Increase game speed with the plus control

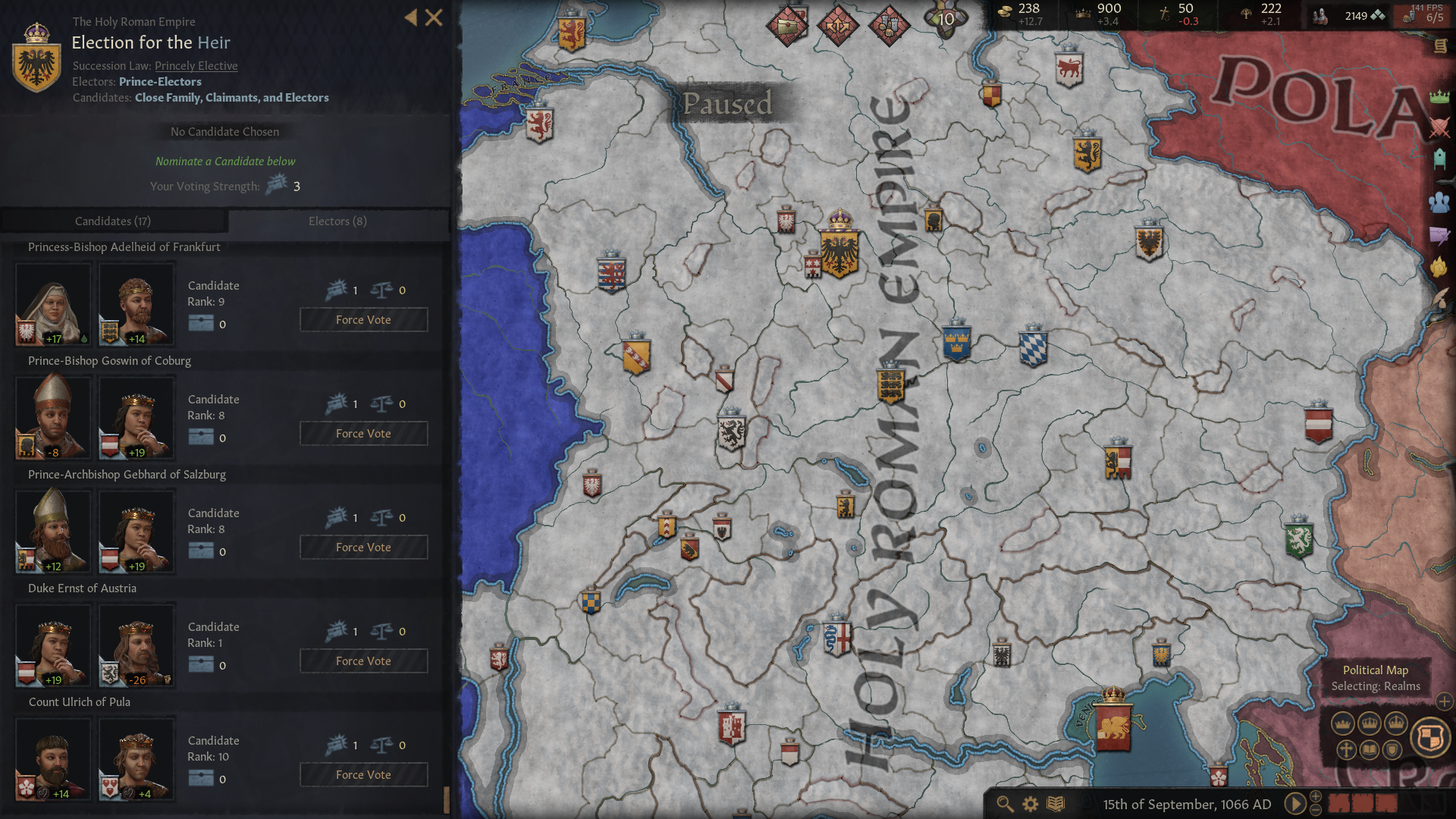click(1316, 797)
